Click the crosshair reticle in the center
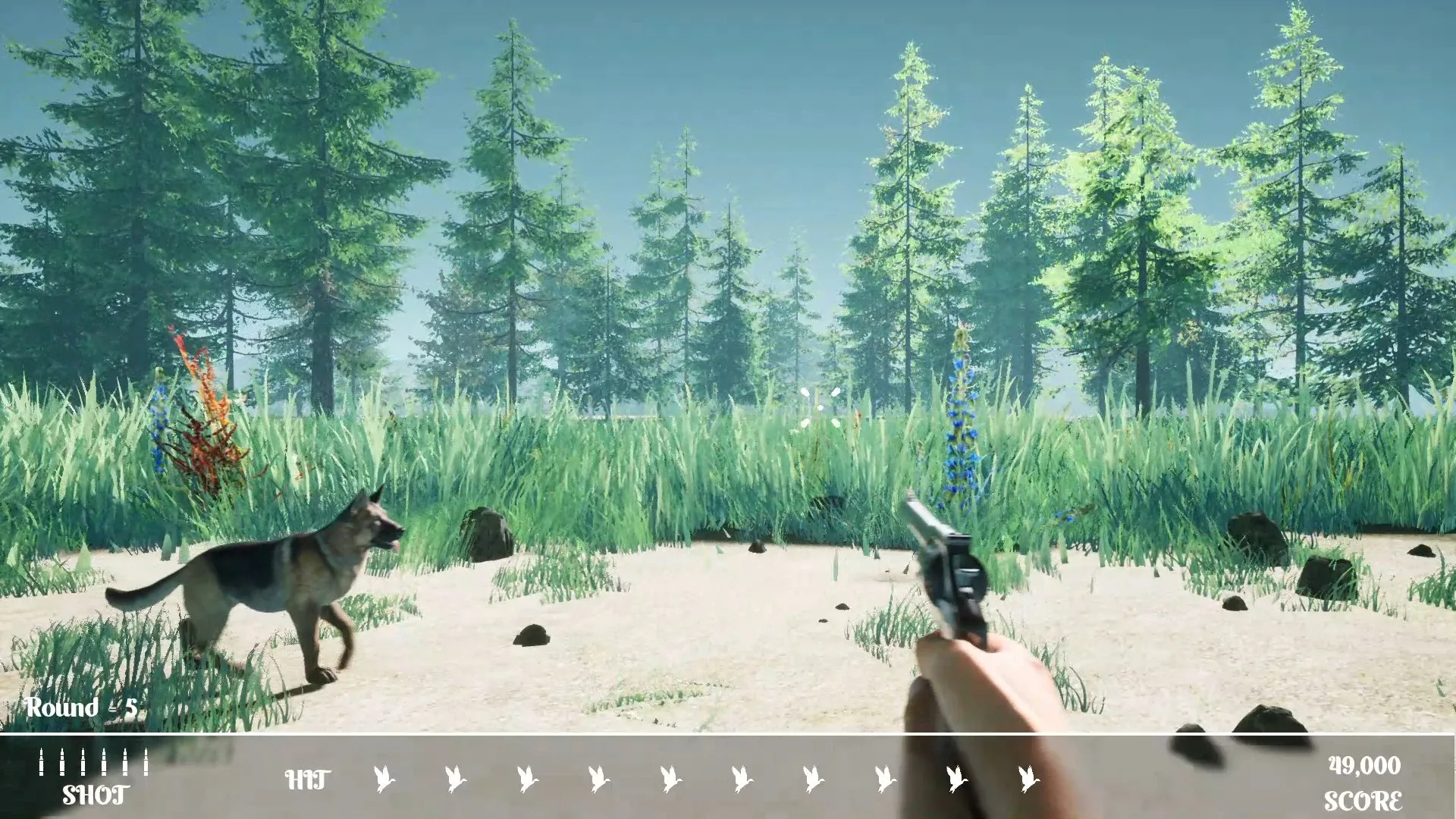The height and width of the screenshot is (819, 1456). click(x=819, y=406)
